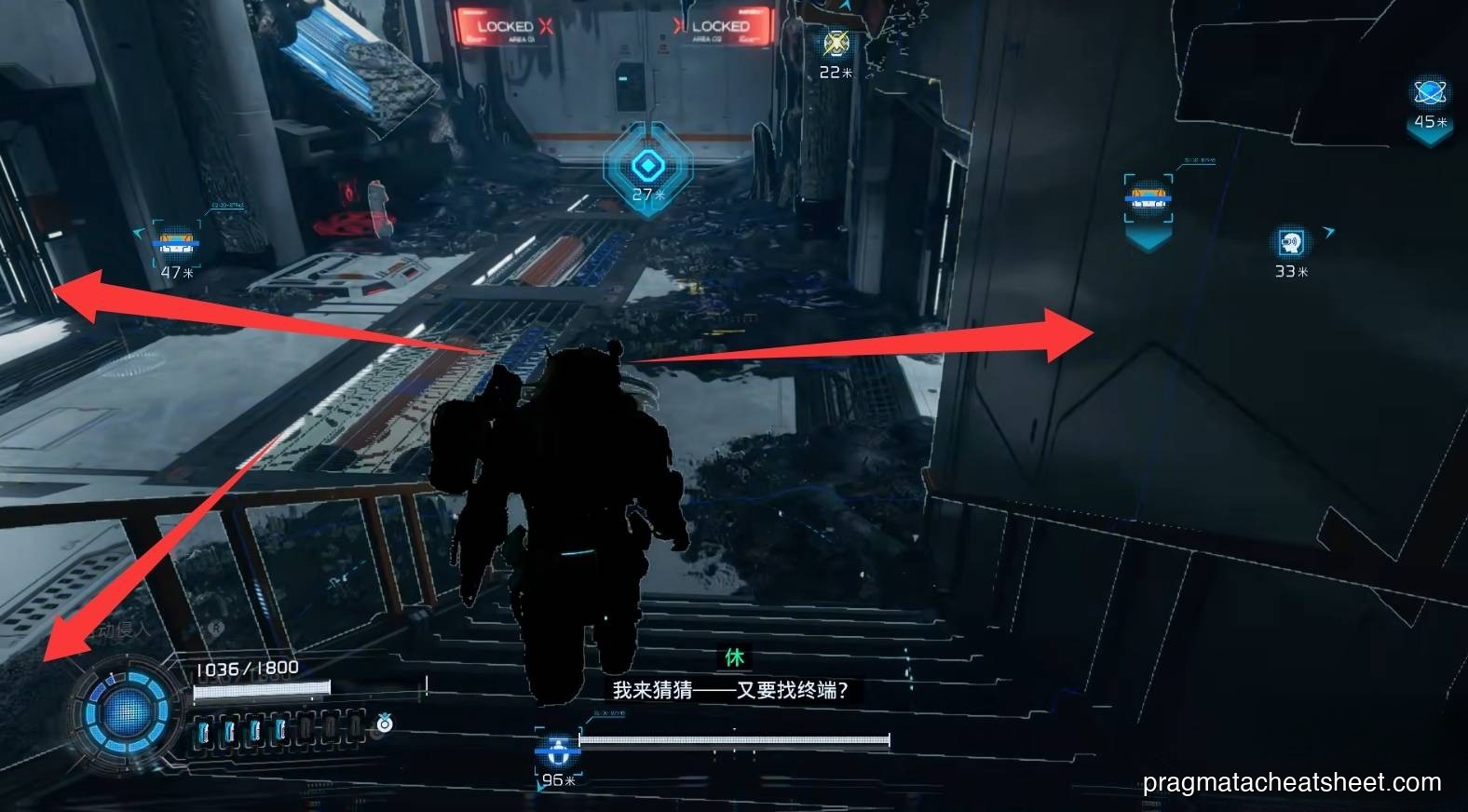Choose the speaker icon marker at 33 meters

click(1289, 243)
